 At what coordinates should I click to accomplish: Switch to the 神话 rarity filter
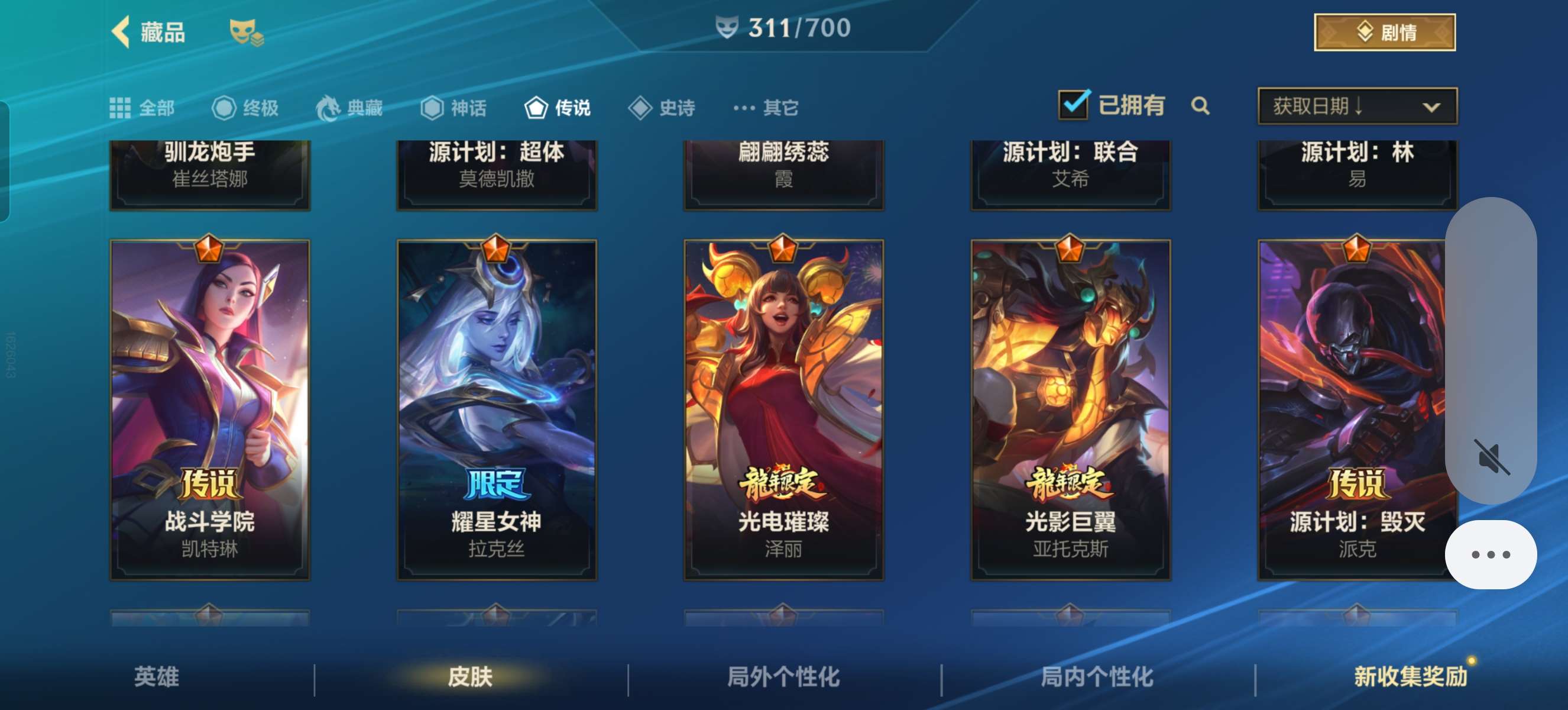(453, 108)
